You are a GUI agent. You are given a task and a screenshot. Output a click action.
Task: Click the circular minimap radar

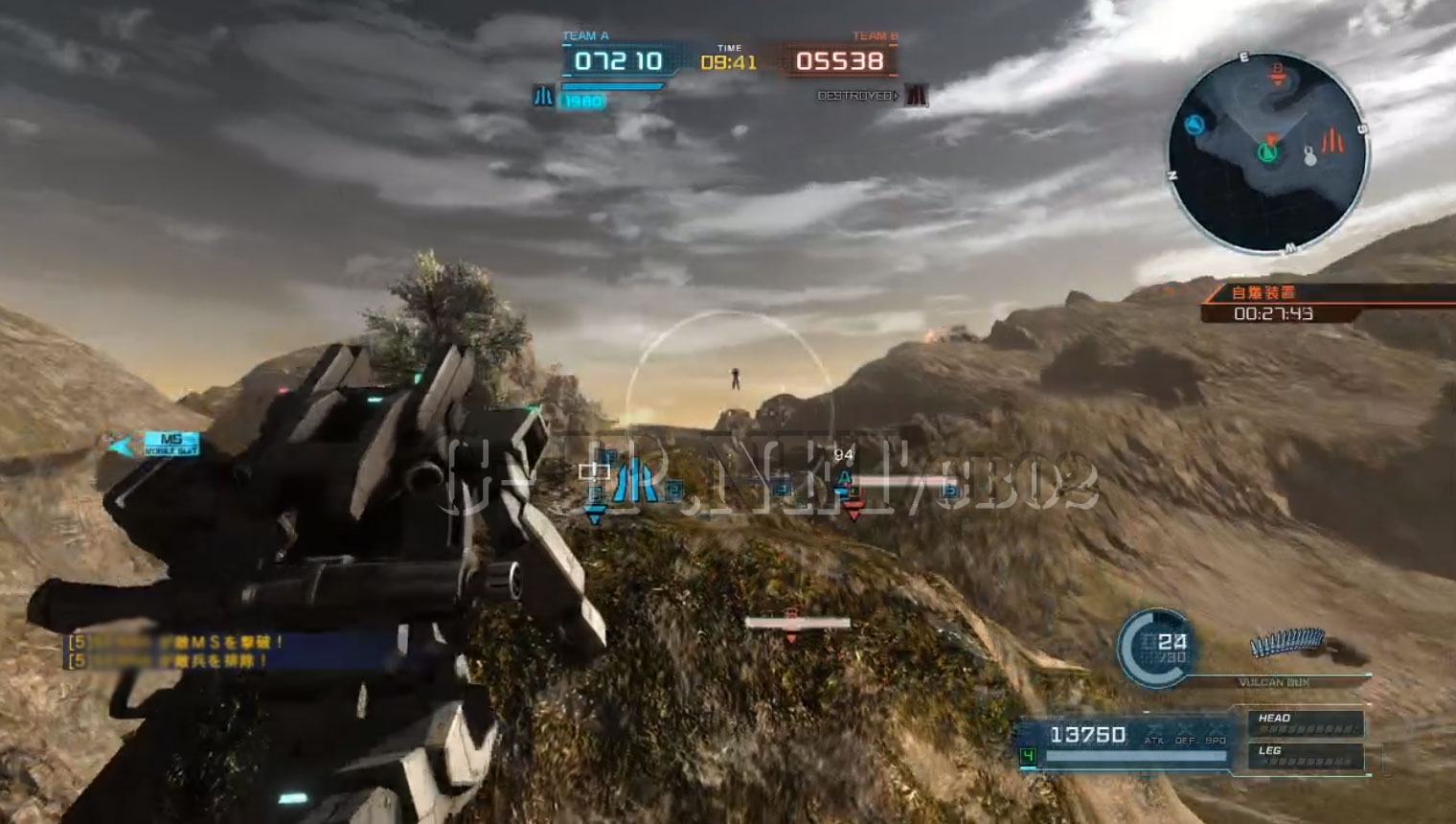pyautogui.click(x=1266, y=152)
